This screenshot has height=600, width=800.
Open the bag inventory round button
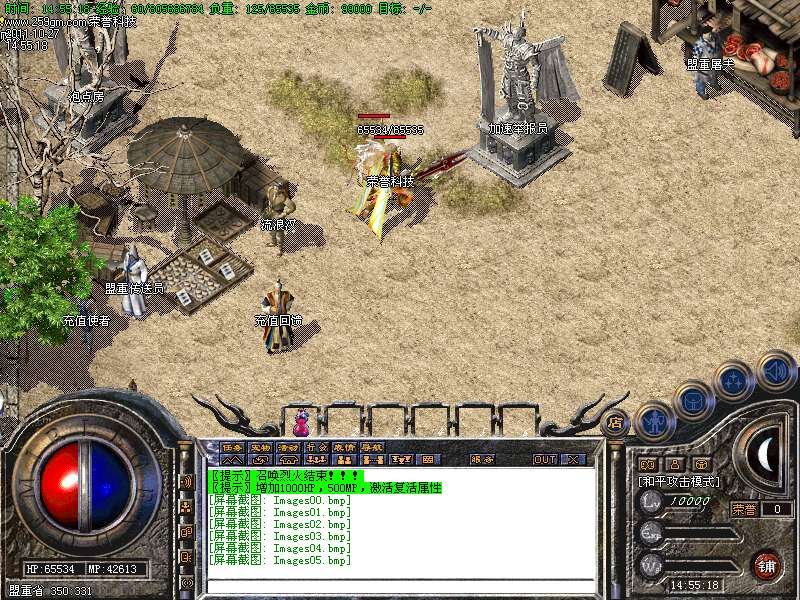(693, 400)
